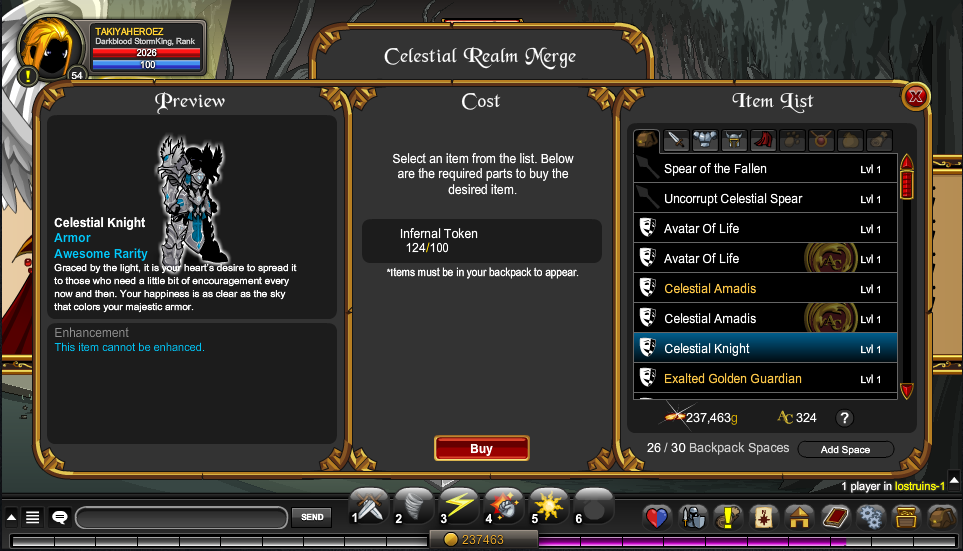Open the horned helmet filter tab

click(735, 140)
